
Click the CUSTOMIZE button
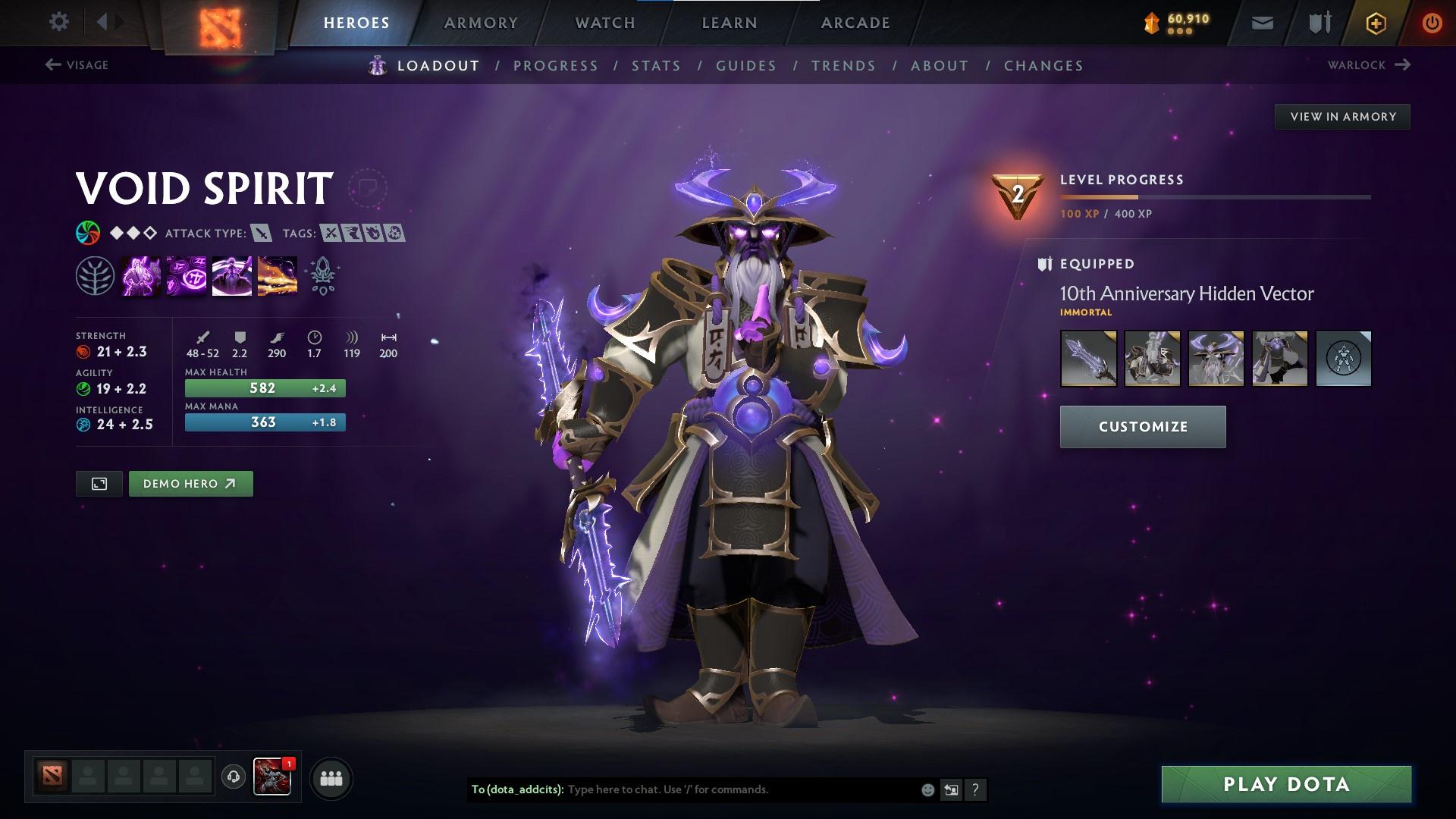point(1142,426)
